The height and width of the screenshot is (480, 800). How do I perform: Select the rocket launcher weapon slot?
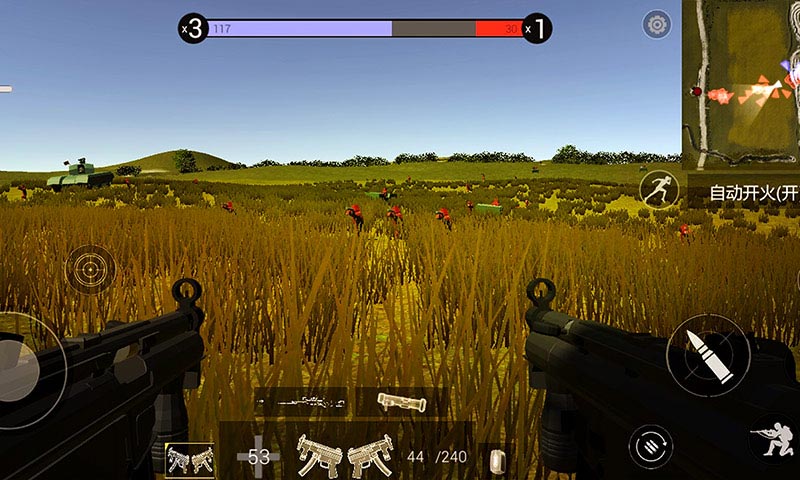point(402,402)
